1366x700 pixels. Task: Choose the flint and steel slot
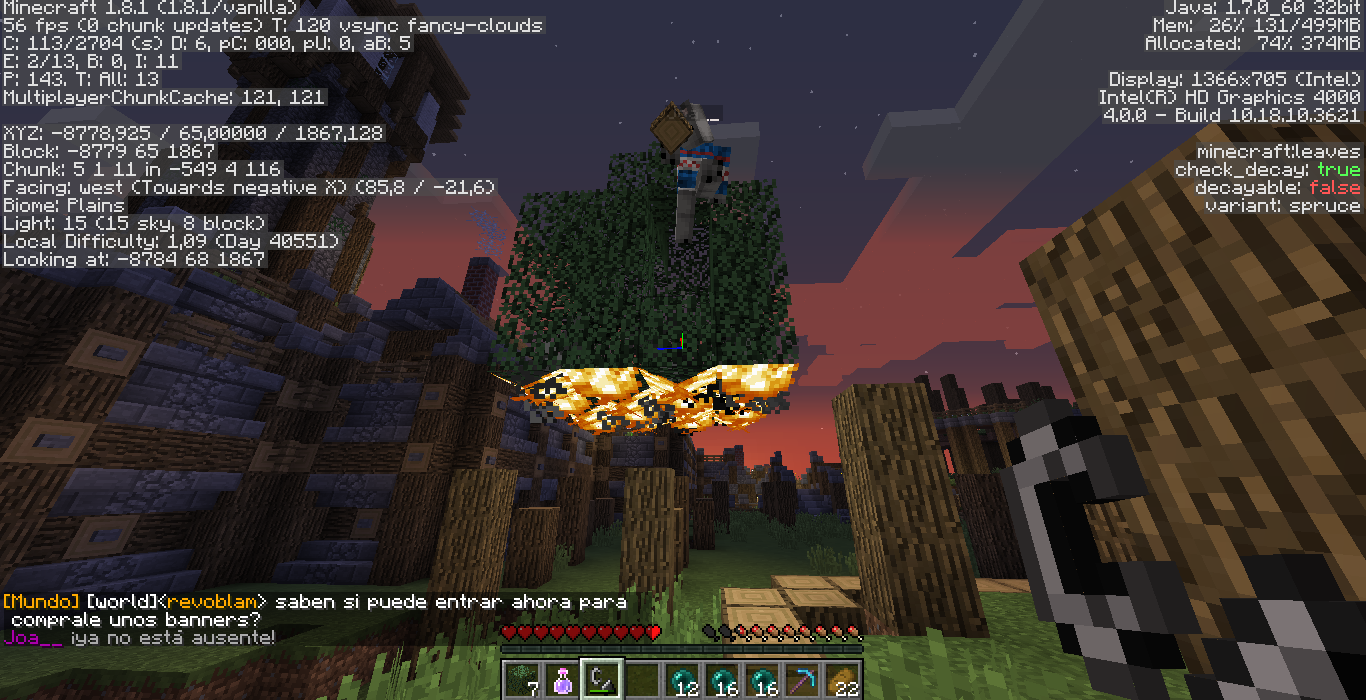coord(602,679)
